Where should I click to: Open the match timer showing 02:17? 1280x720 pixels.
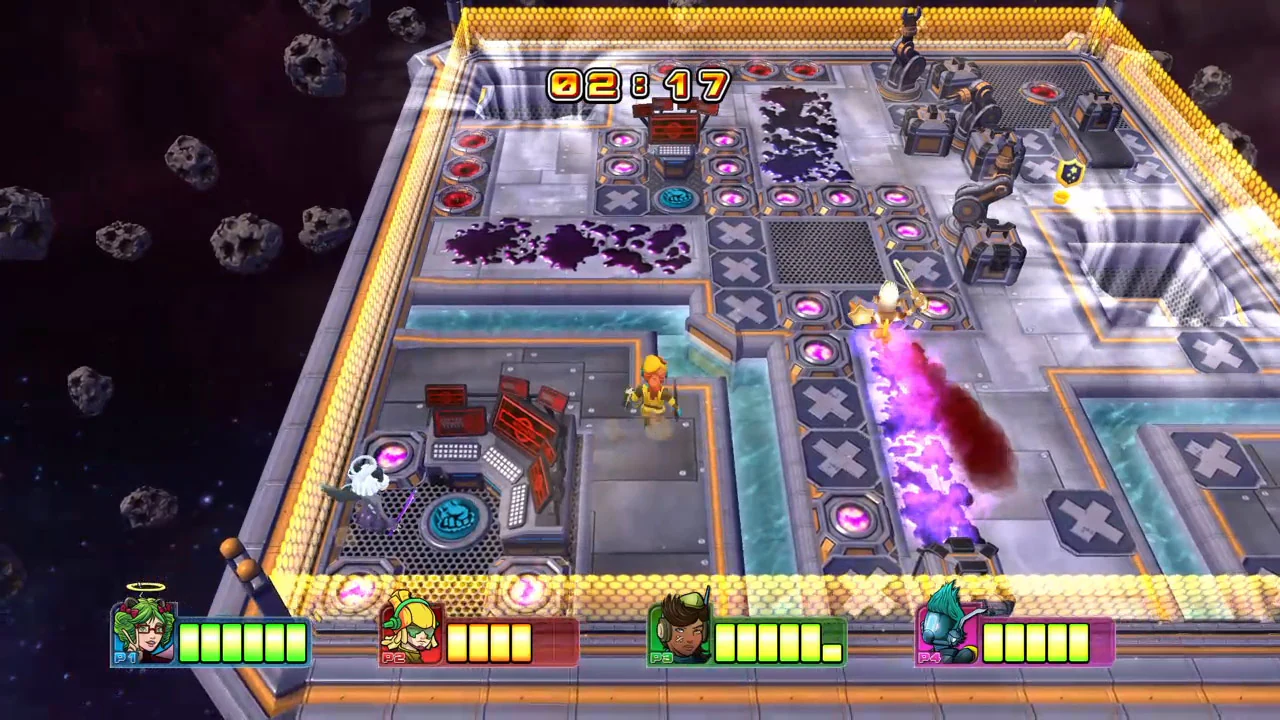pyautogui.click(x=640, y=85)
